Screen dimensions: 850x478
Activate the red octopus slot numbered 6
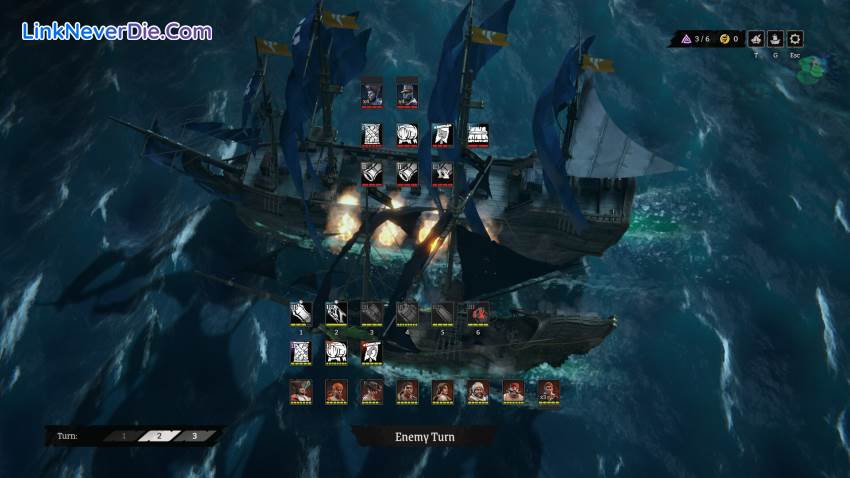click(478, 313)
